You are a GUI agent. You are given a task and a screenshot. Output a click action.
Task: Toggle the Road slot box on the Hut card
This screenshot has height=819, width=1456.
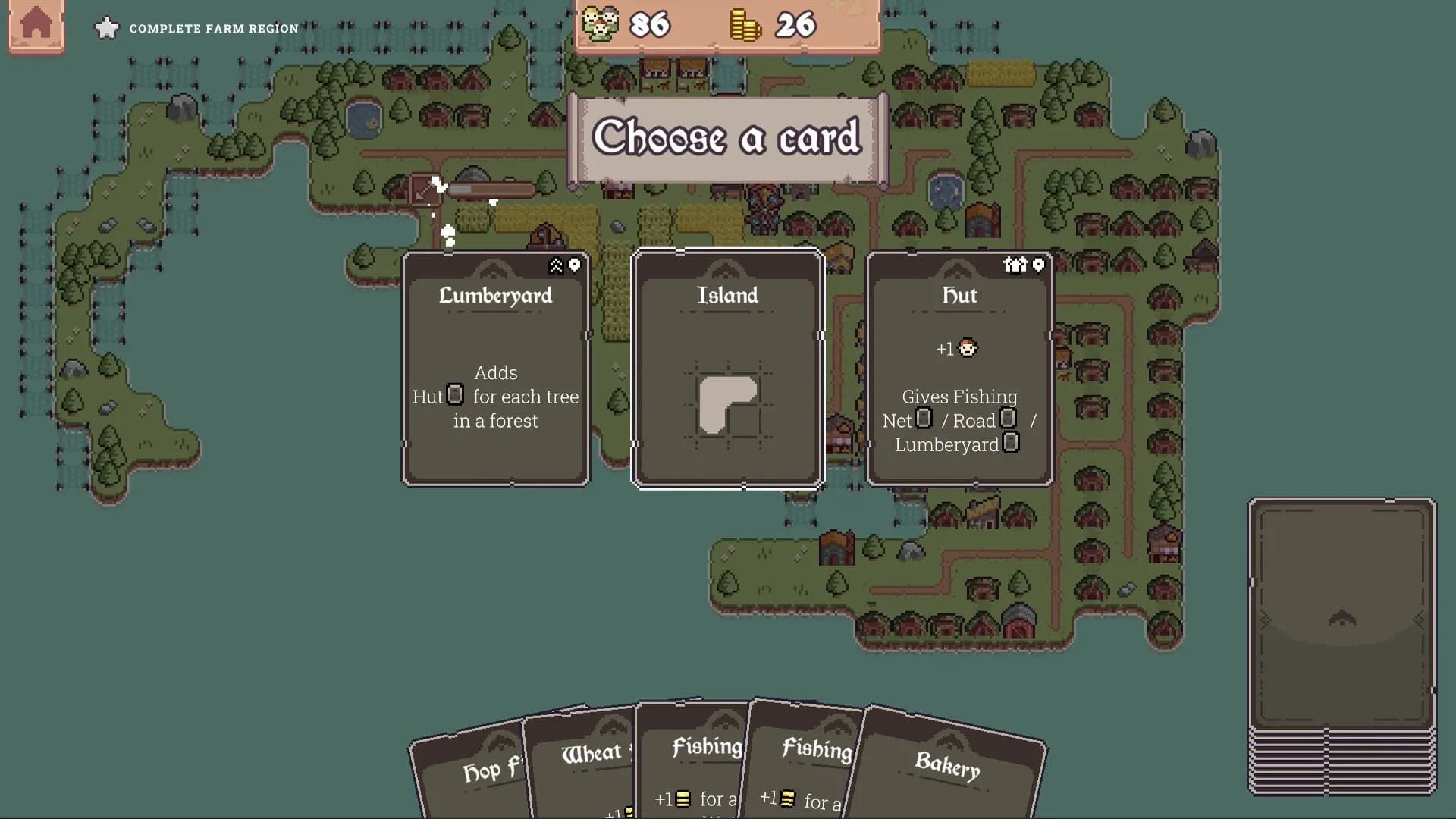(x=1008, y=418)
